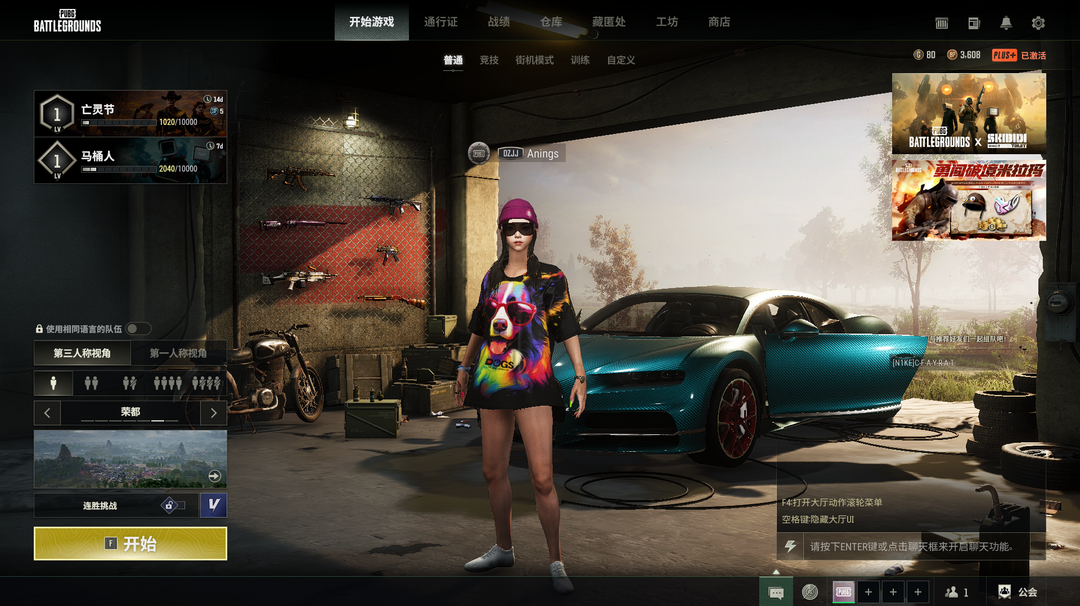1080x606 pixels.
Task: Open the 工坊 workshop menu
Action: point(667,22)
